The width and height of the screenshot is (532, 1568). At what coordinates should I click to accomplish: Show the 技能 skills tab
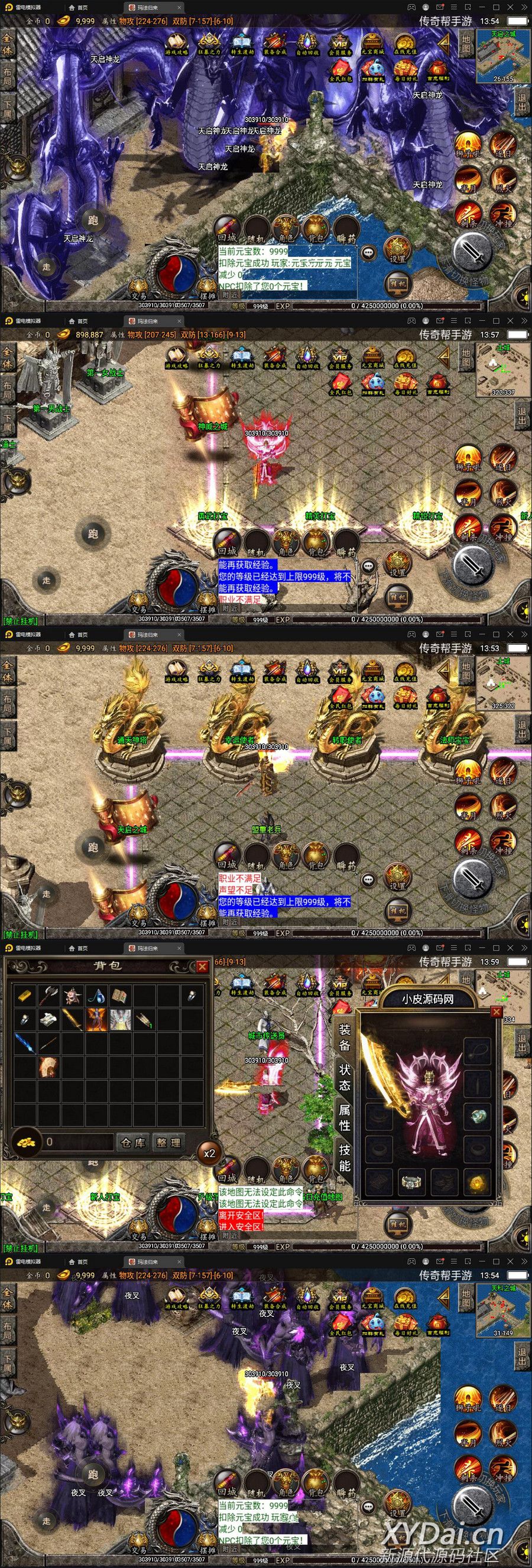[x=345, y=1157]
